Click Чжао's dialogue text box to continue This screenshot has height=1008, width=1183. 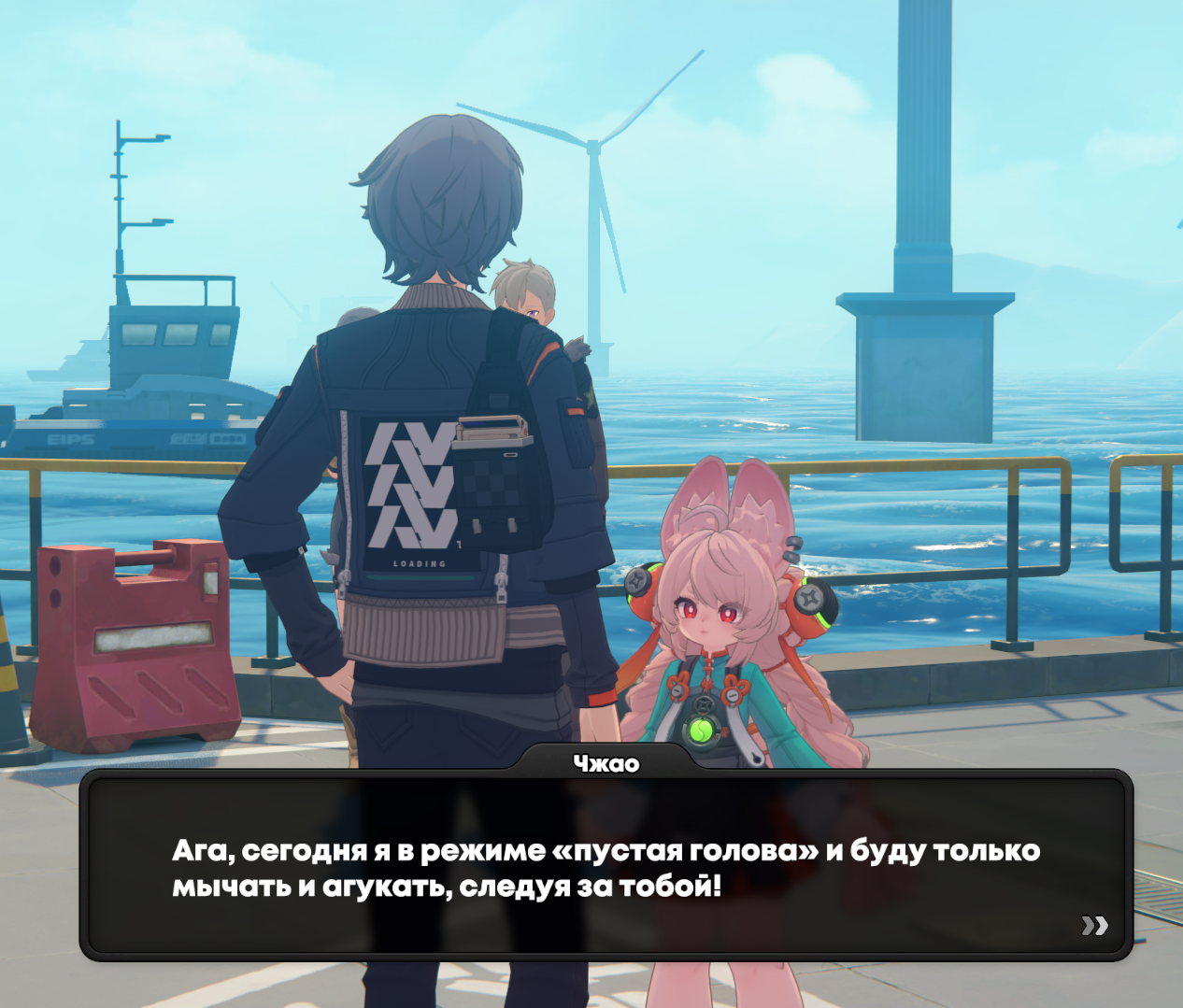point(606,867)
